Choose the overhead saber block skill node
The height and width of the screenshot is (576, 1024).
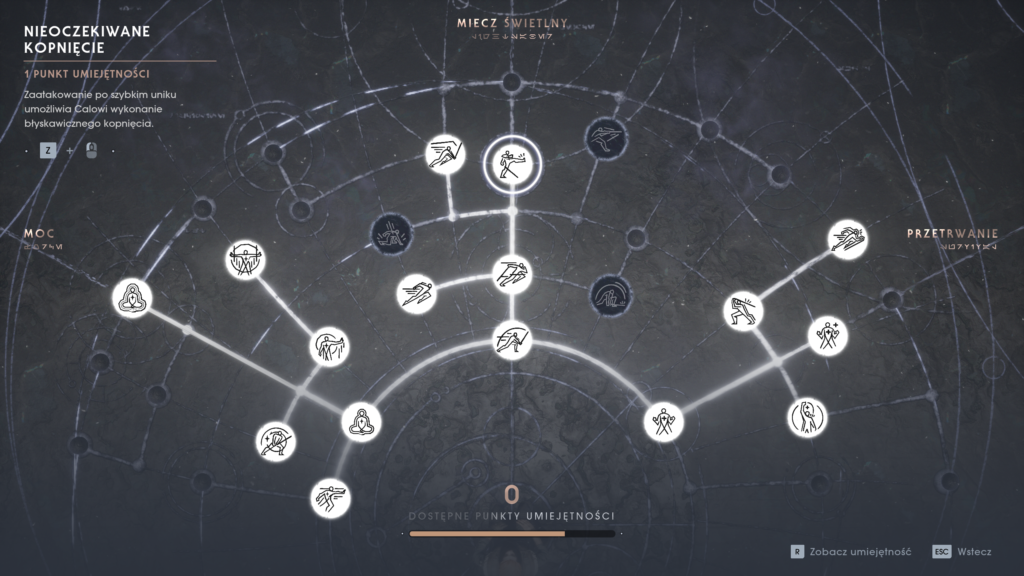pos(743,310)
